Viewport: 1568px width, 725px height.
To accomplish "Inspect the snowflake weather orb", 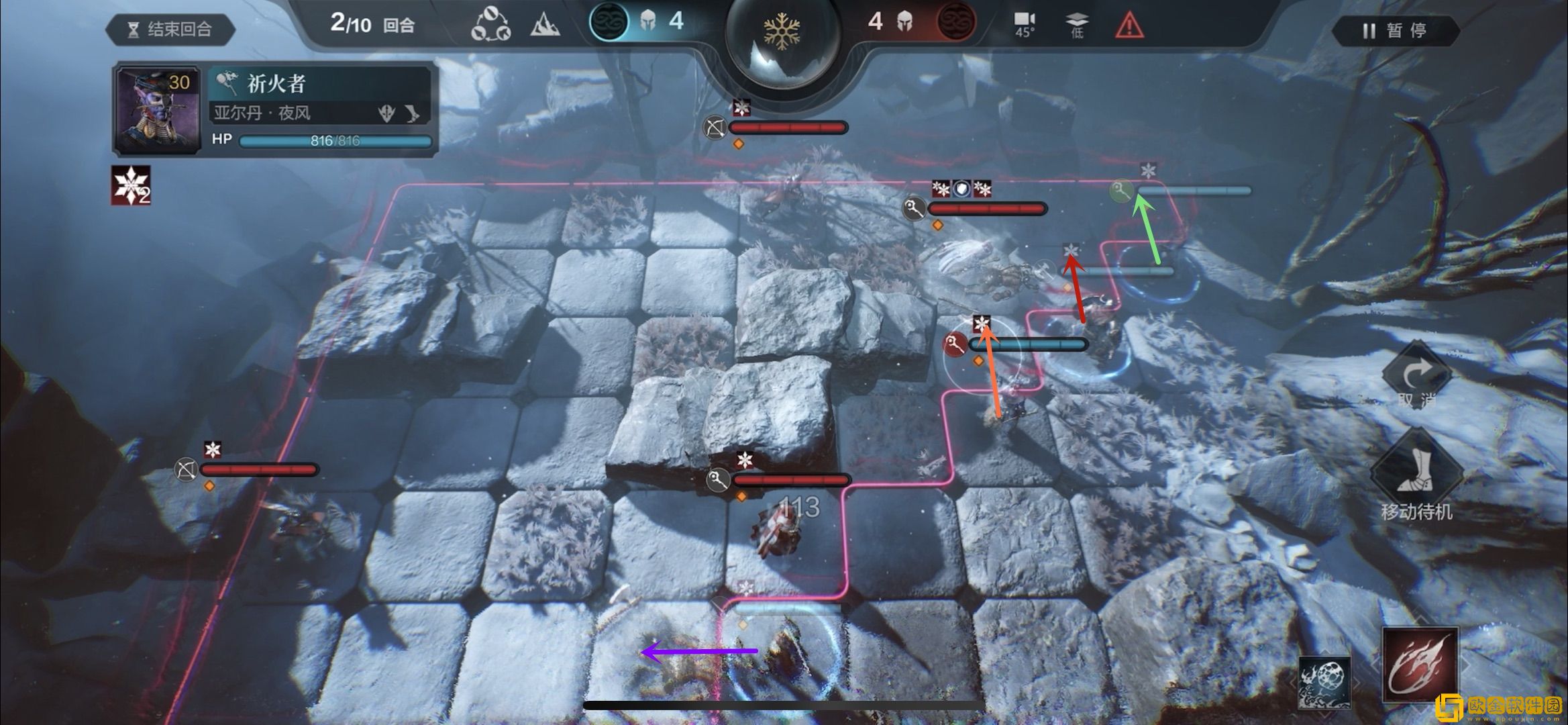I will pyautogui.click(x=782, y=34).
